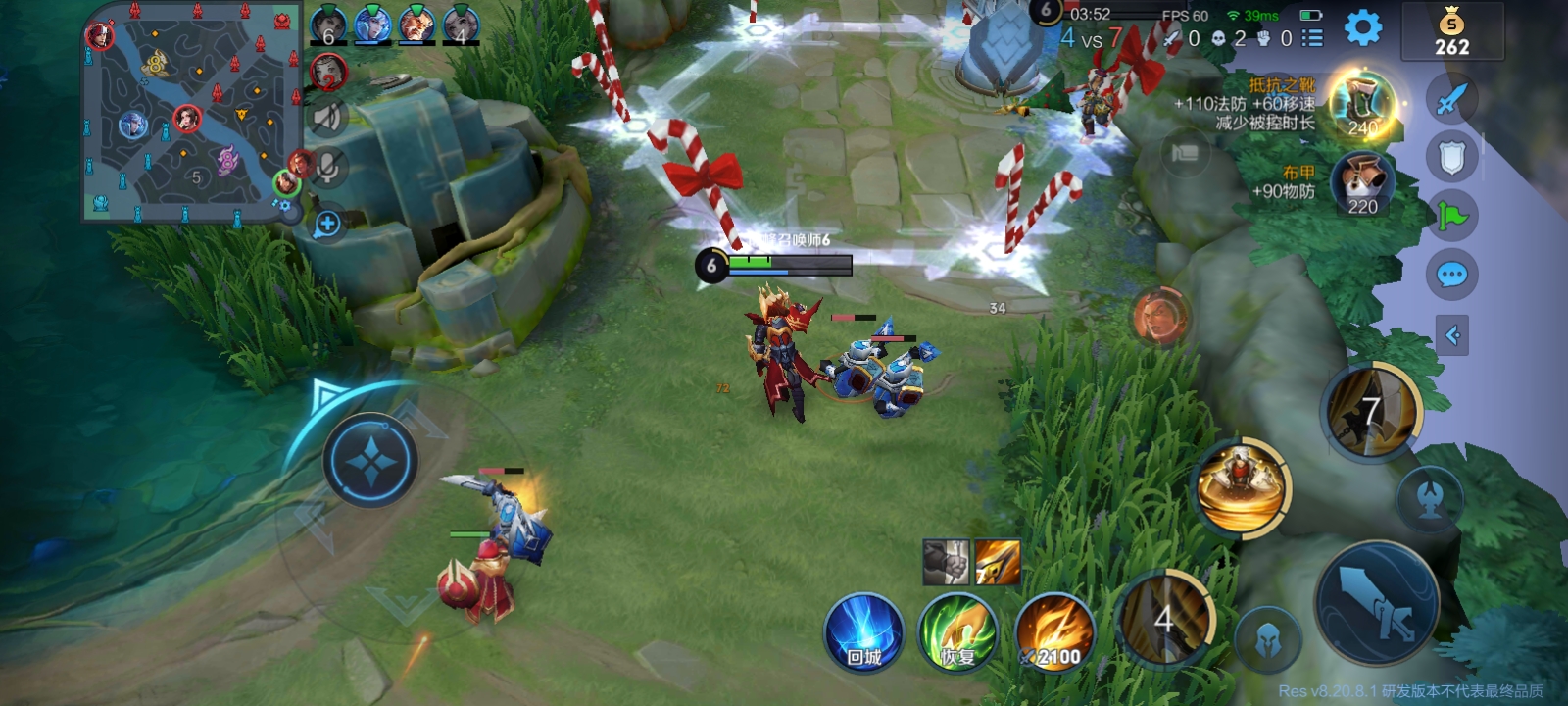Tap the large sword basic attack button
1568x706 pixels.
coord(1377,599)
